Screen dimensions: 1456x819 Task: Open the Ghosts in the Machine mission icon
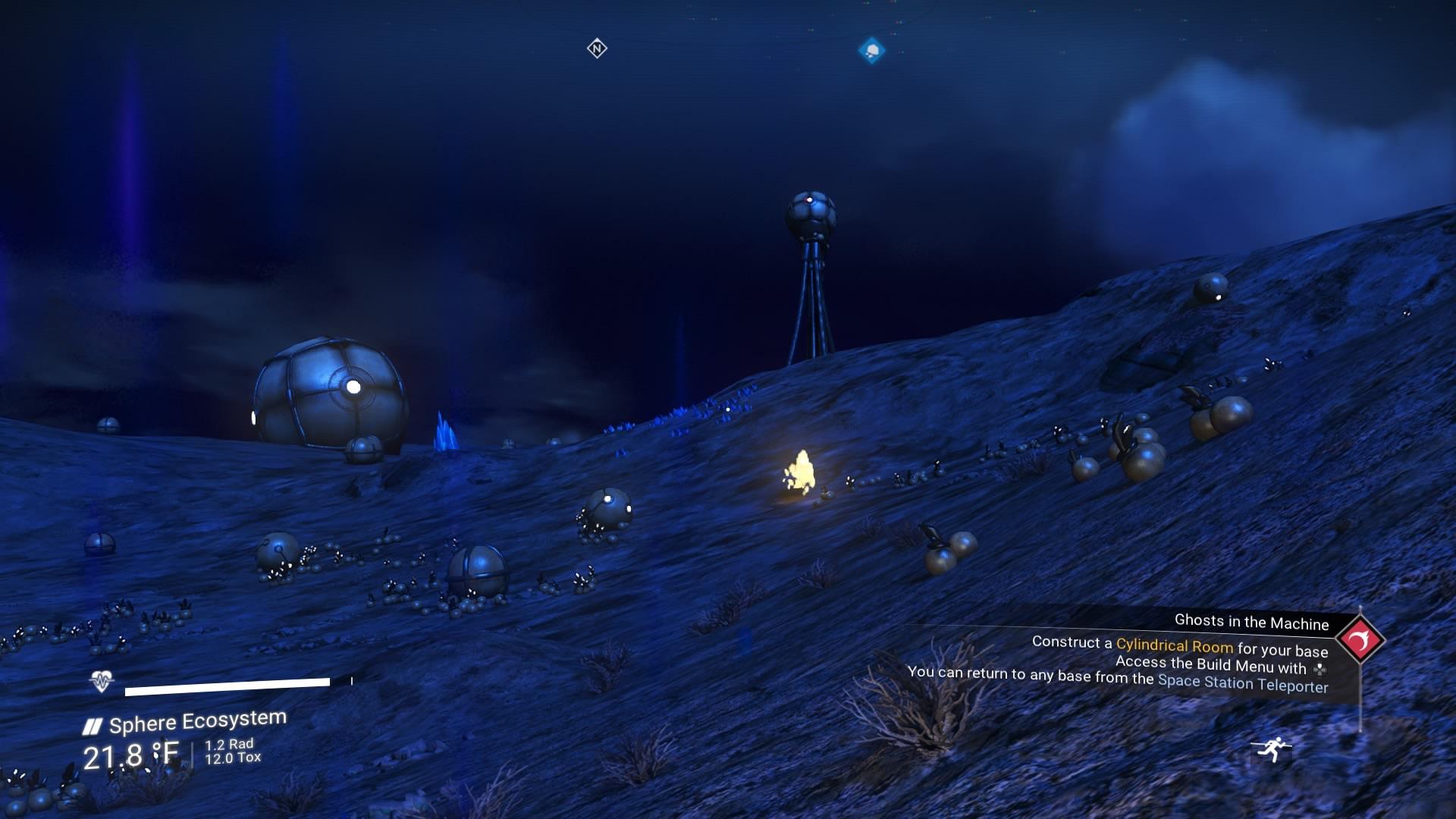tap(1360, 641)
